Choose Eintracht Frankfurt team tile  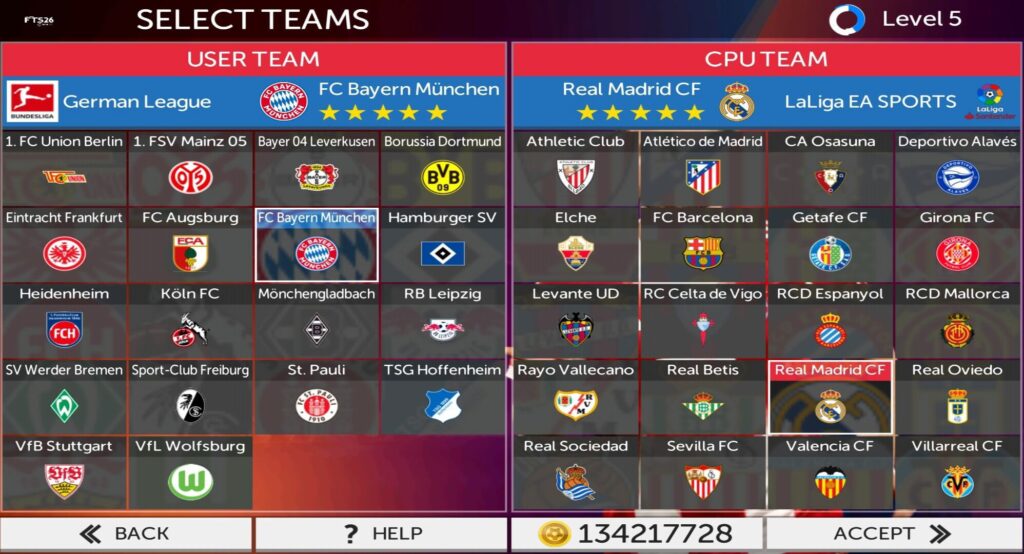point(64,244)
